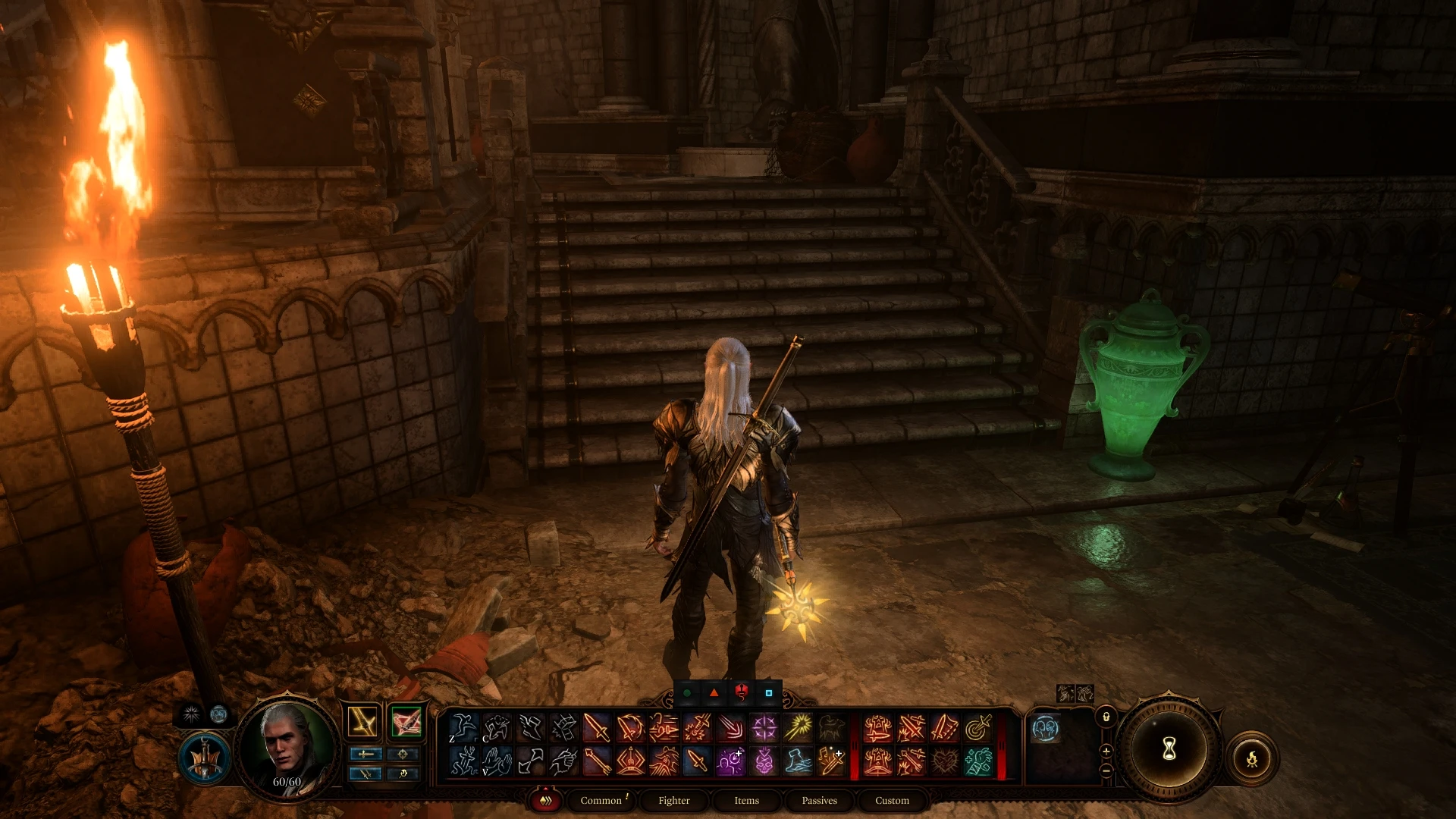Image resolution: width=1456 pixels, height=819 pixels.
Task: Toggle the dual-wield swords attack option
Action: click(x=366, y=774)
